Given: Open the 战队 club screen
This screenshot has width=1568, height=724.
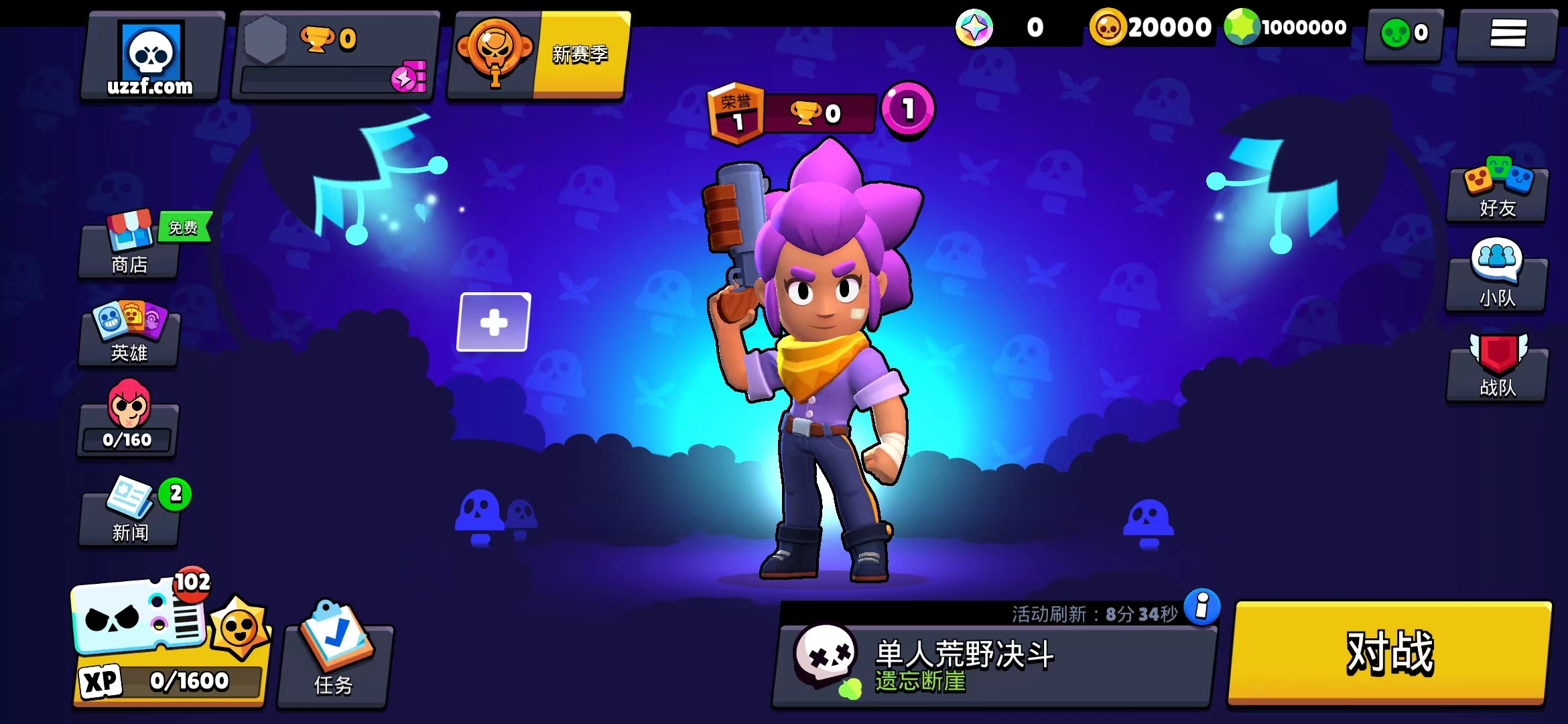Looking at the screenshot, I should [x=1496, y=369].
